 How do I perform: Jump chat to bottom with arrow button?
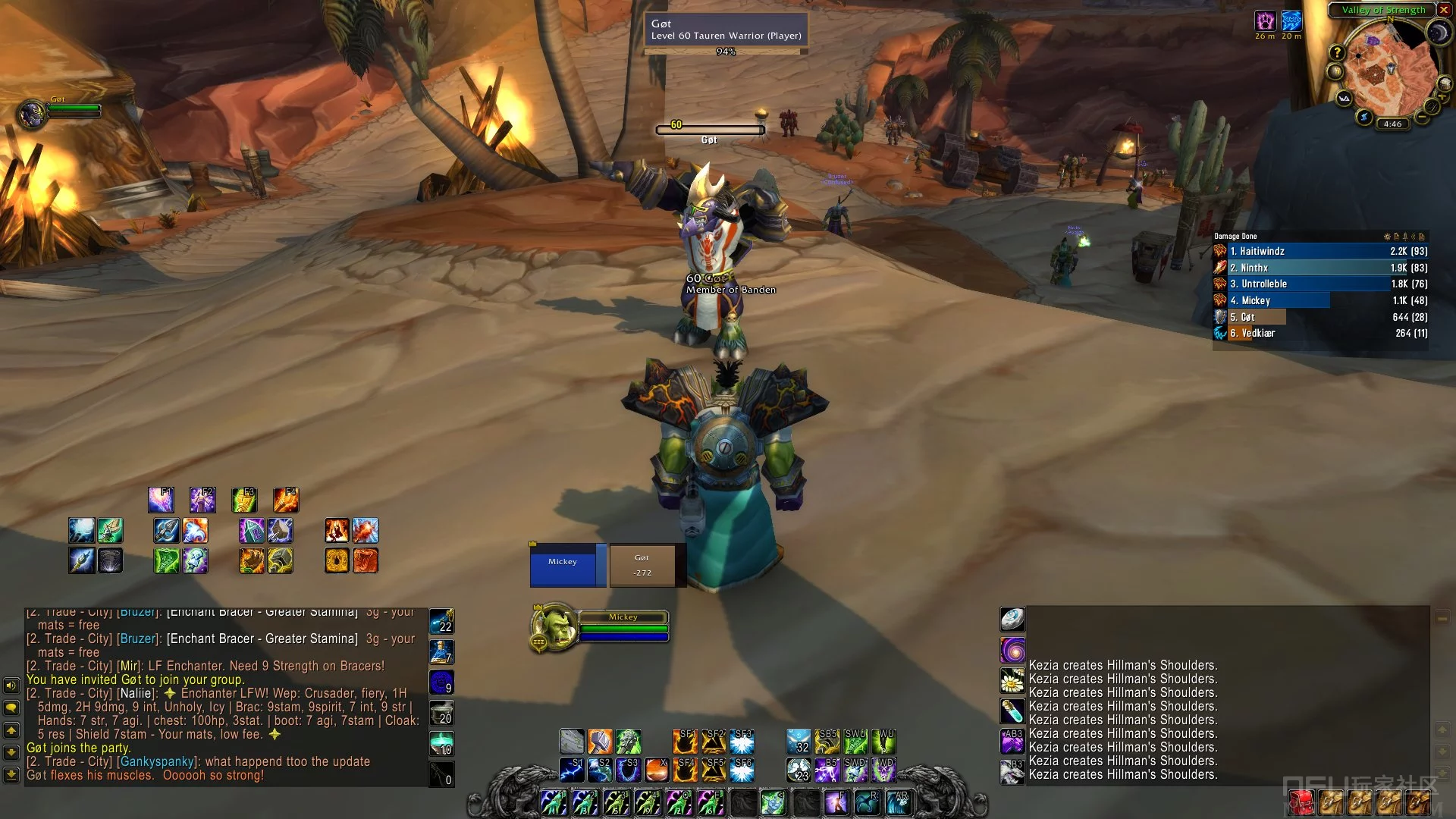pyautogui.click(x=11, y=775)
